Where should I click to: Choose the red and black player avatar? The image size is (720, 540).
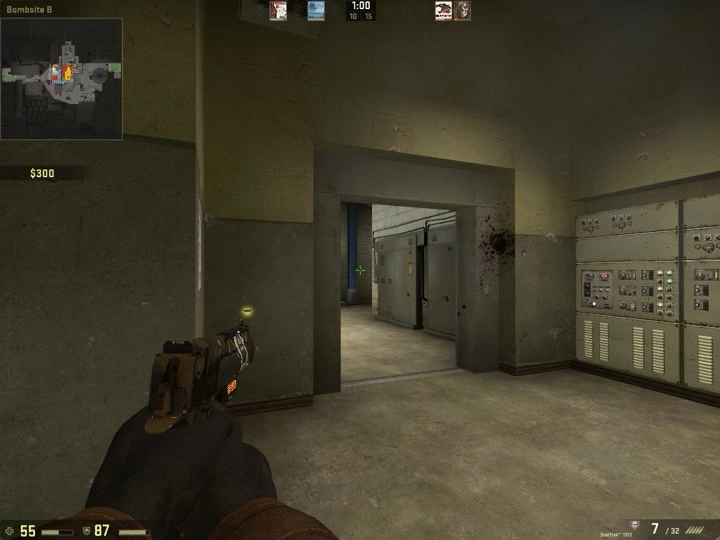coord(443,11)
